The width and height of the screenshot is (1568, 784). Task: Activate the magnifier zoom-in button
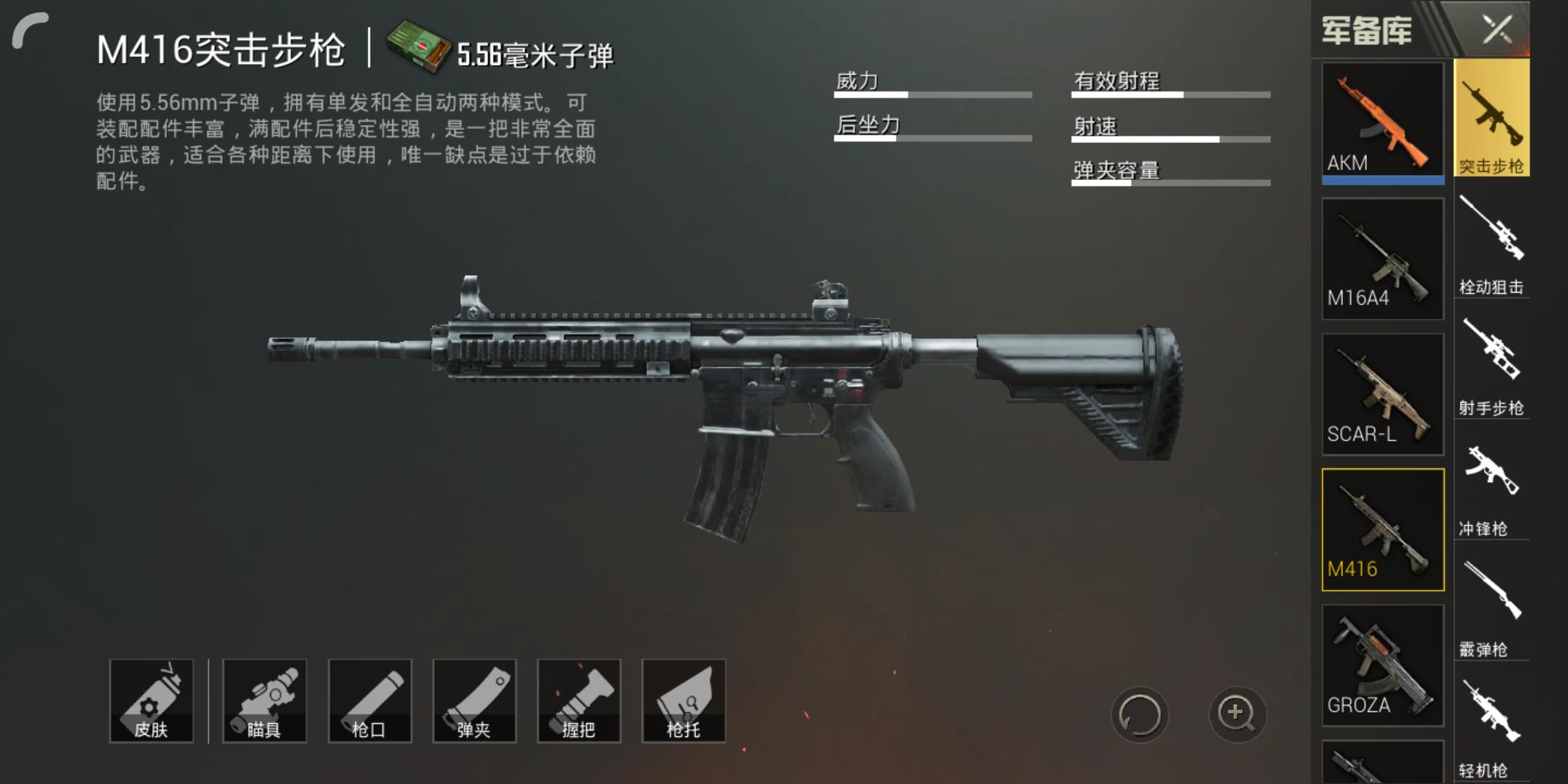[x=1236, y=714]
